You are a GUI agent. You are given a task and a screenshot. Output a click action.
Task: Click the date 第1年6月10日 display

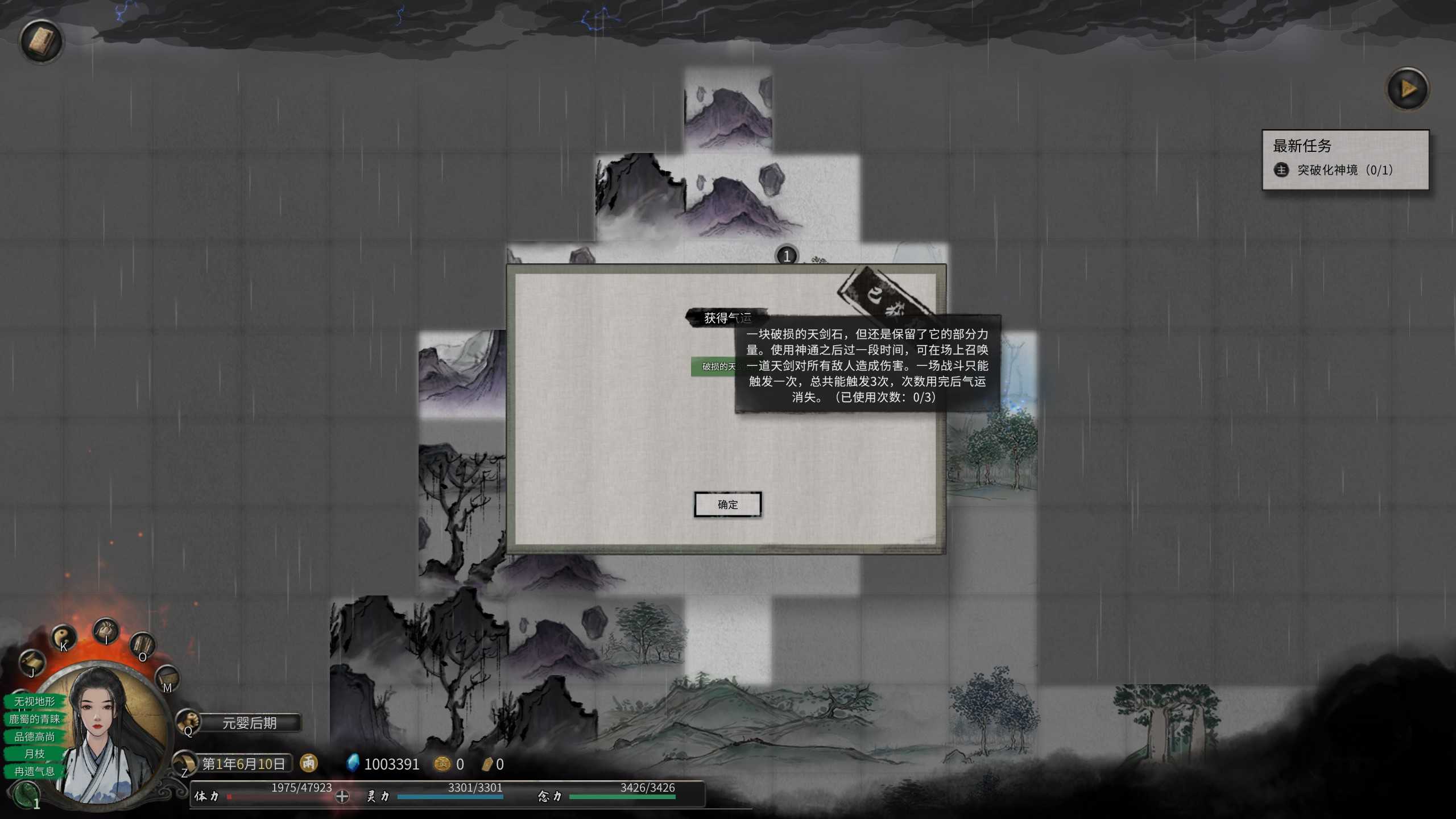pyautogui.click(x=245, y=764)
